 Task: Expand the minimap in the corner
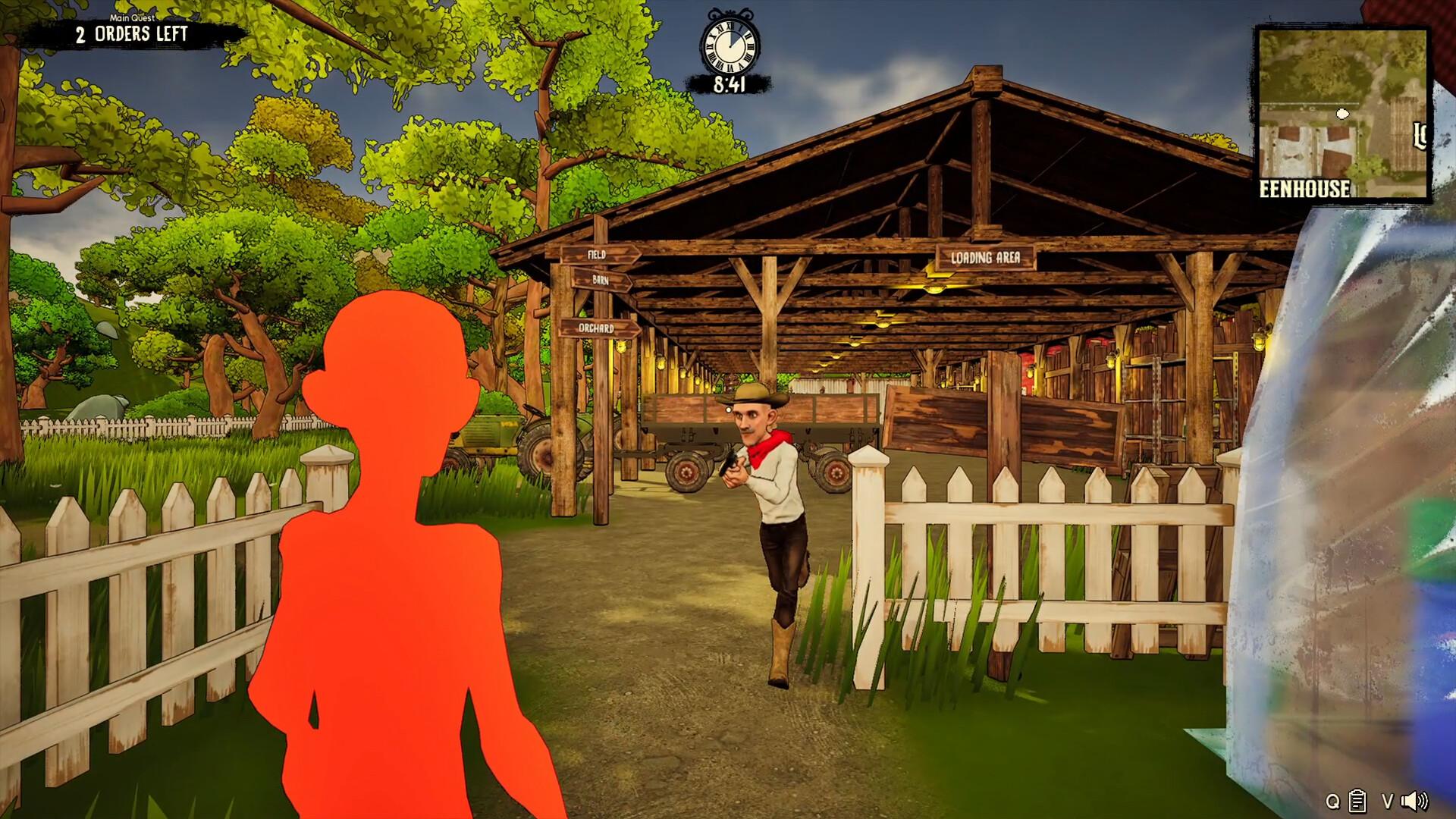point(1342,114)
